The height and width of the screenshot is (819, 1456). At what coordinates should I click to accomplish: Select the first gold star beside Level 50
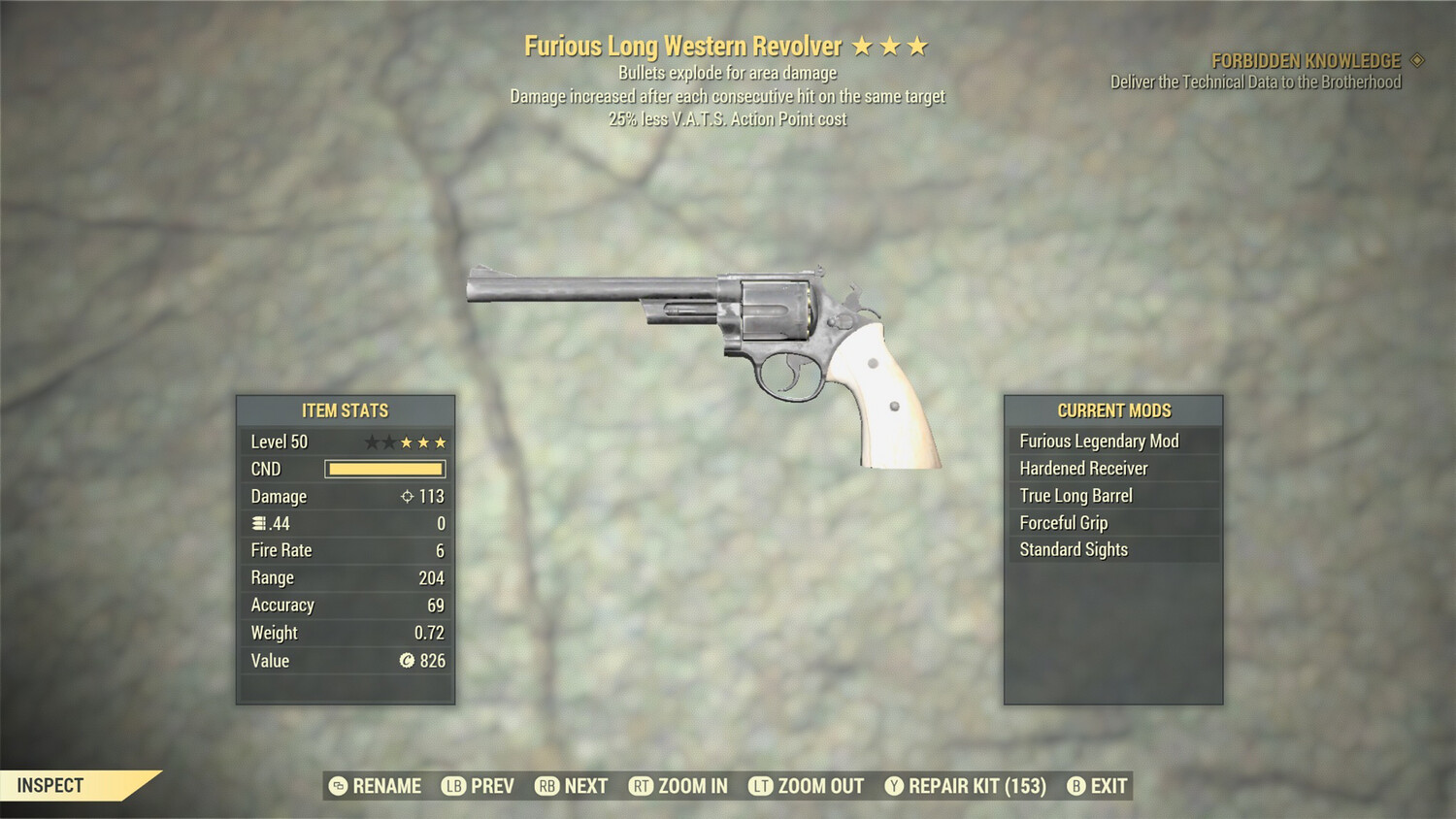click(x=405, y=441)
